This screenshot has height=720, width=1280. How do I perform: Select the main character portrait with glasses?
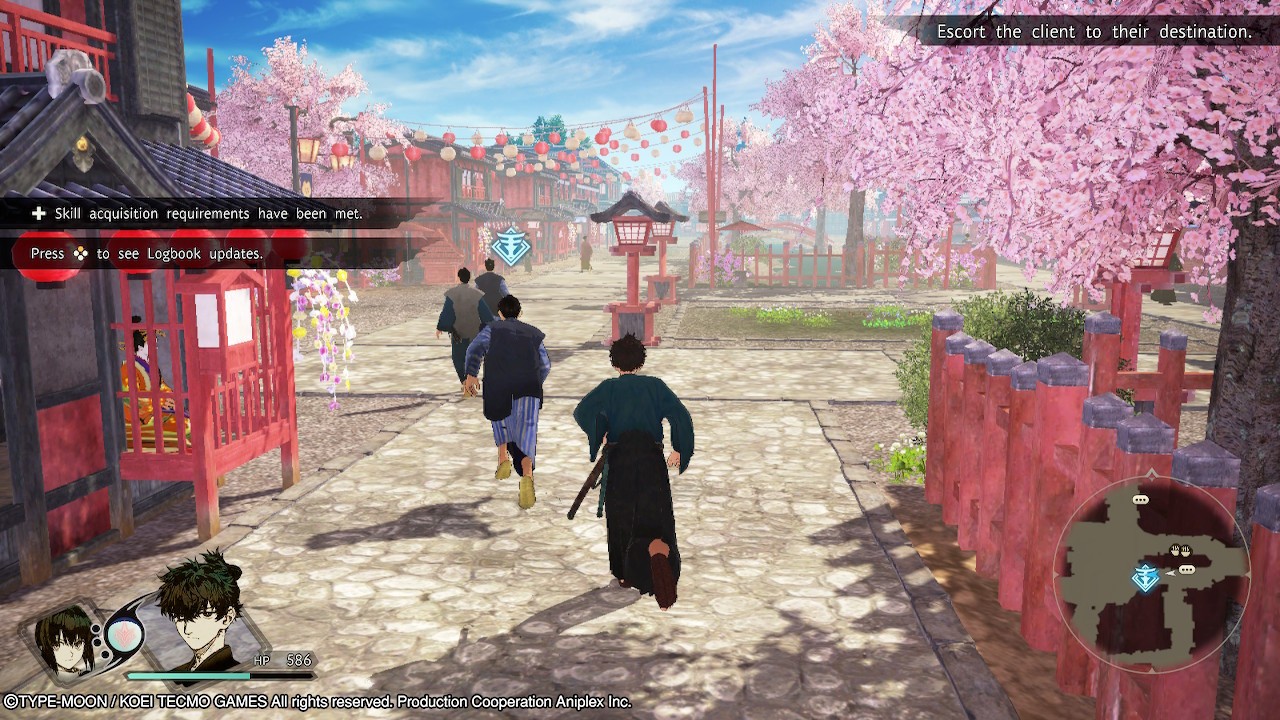click(x=202, y=612)
